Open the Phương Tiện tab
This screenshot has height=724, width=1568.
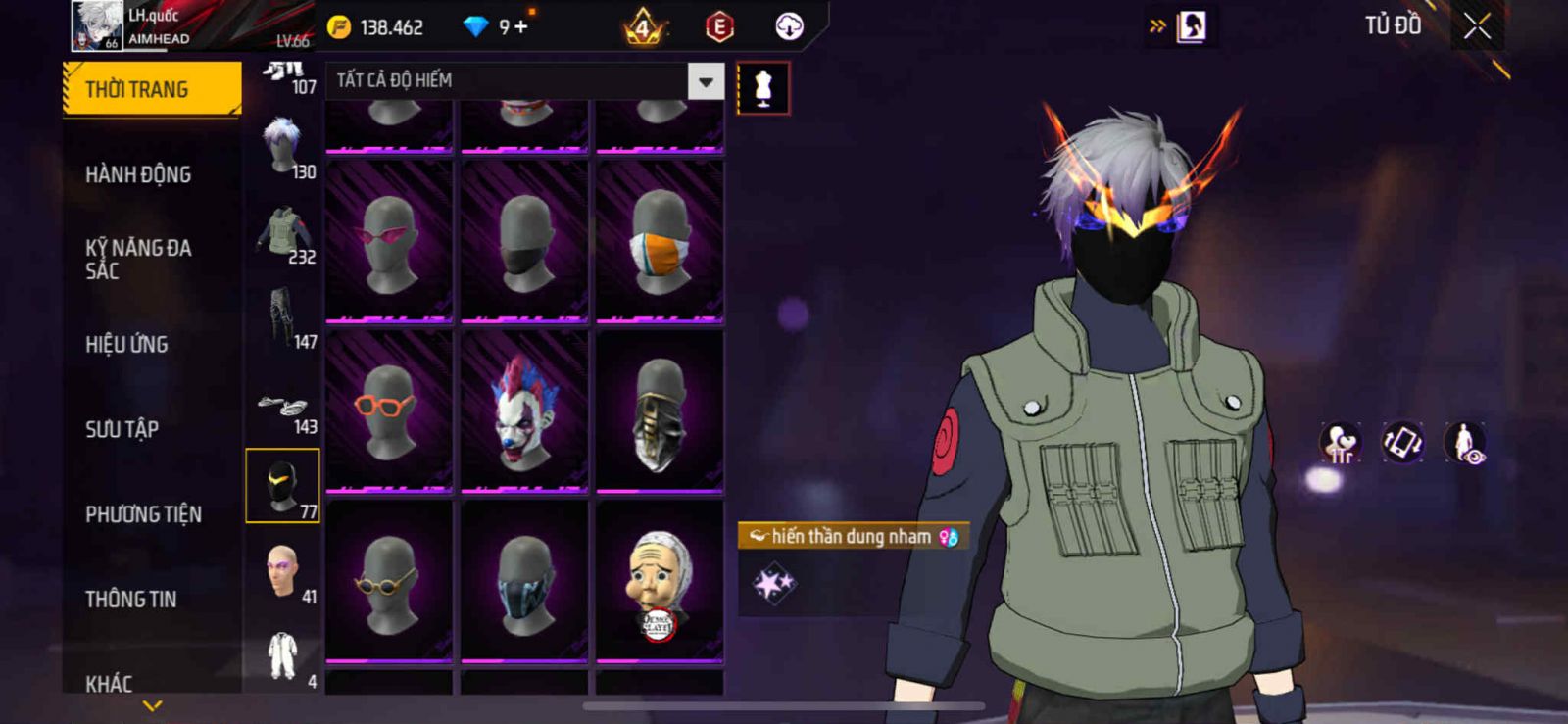point(143,514)
